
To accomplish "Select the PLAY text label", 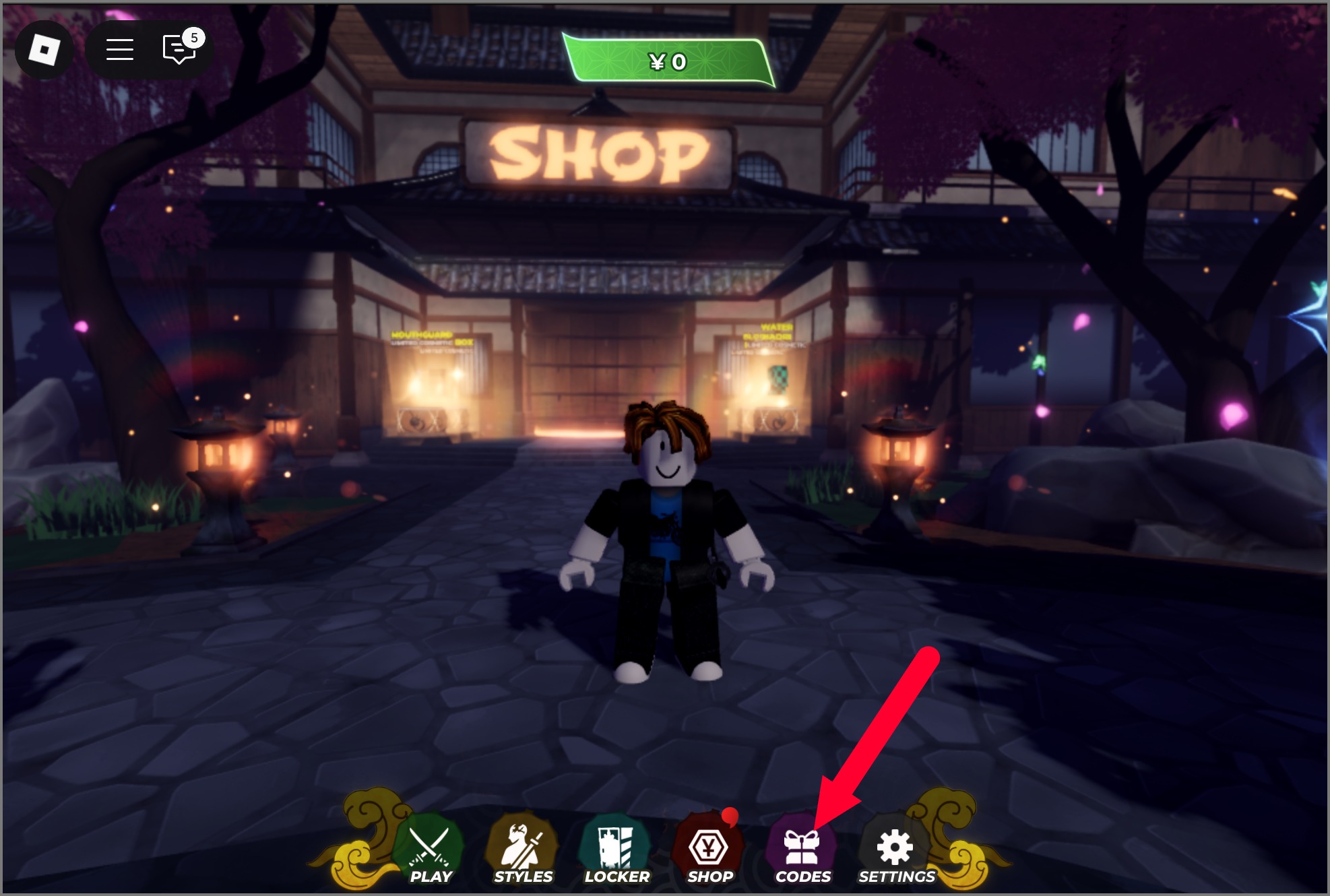I will 431,877.
